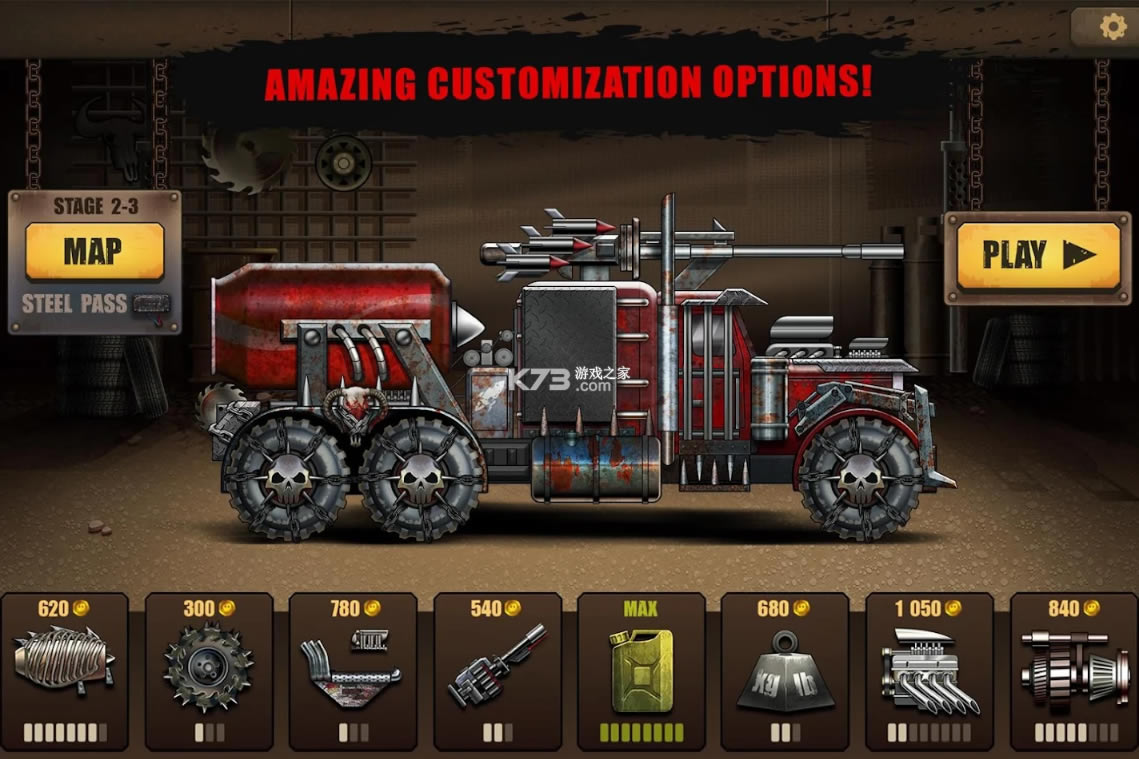The height and width of the screenshot is (759, 1139).
Task: Start the stage with PLAY button
Action: [1038, 256]
